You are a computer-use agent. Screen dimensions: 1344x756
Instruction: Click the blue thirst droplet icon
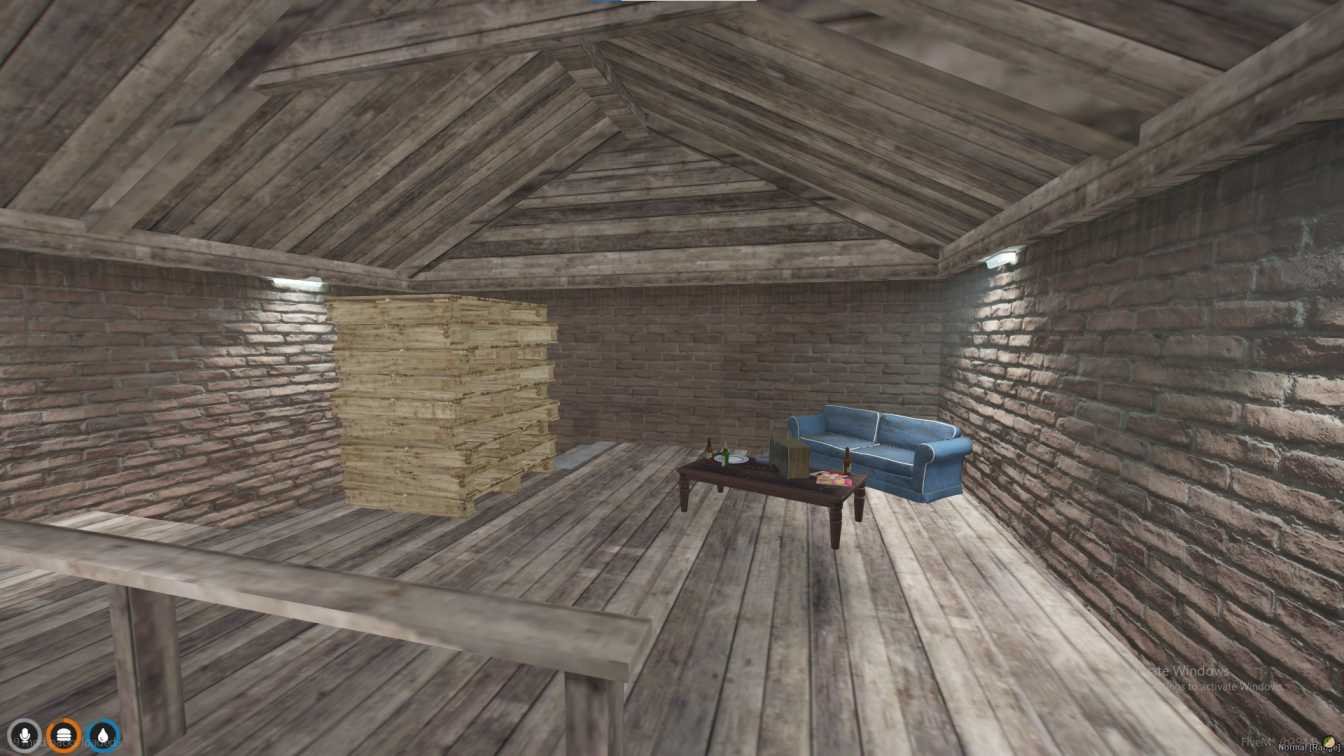103,735
